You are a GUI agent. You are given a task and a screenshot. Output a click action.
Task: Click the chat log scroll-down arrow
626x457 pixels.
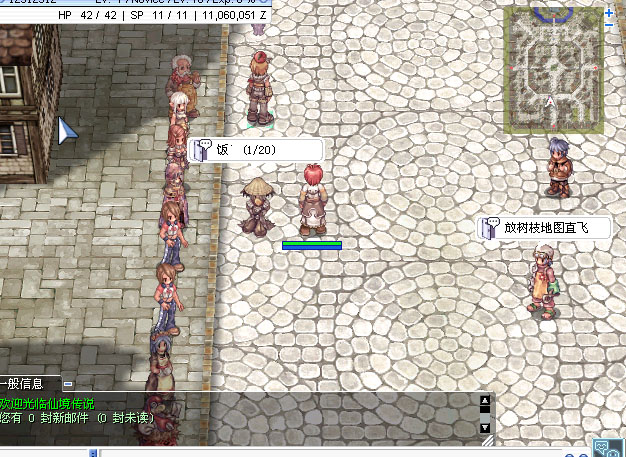pos(485,427)
